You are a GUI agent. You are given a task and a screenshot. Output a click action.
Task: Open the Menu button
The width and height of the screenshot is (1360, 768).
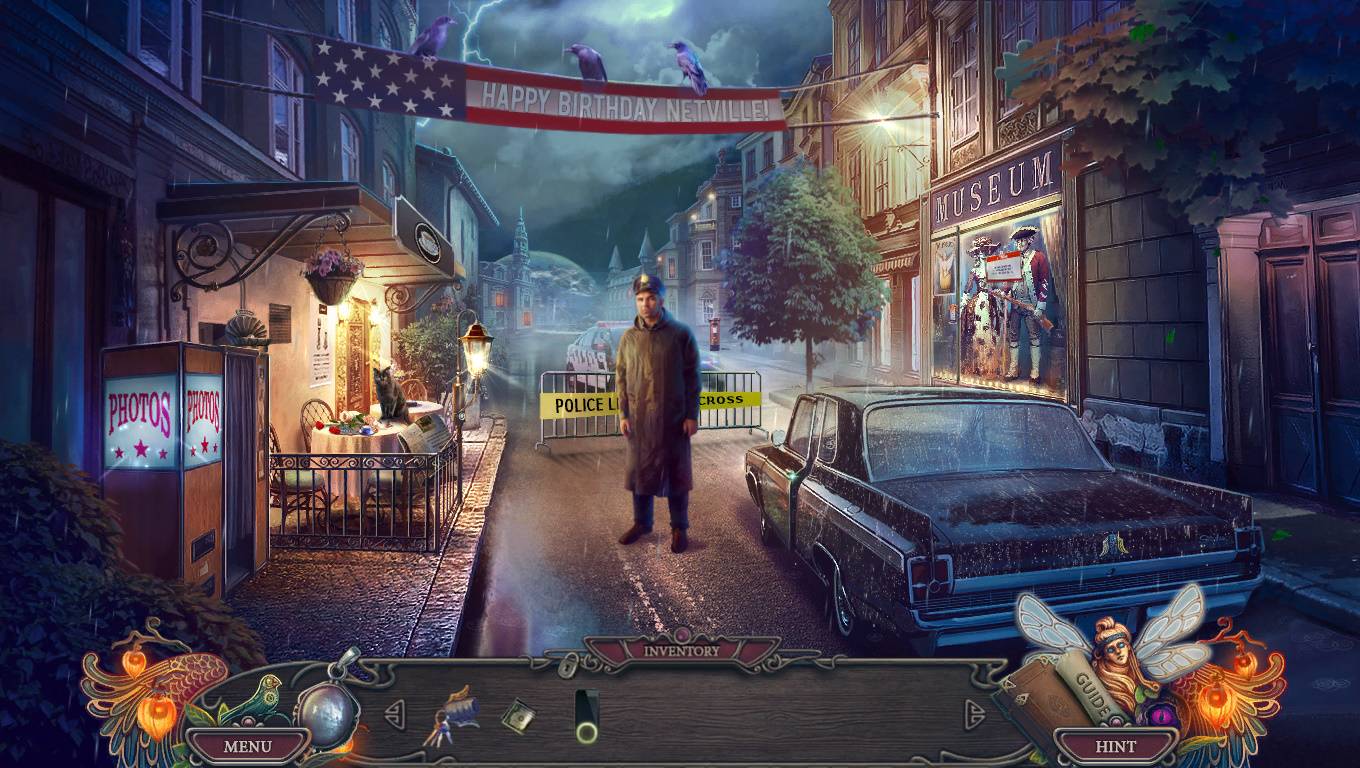247,745
